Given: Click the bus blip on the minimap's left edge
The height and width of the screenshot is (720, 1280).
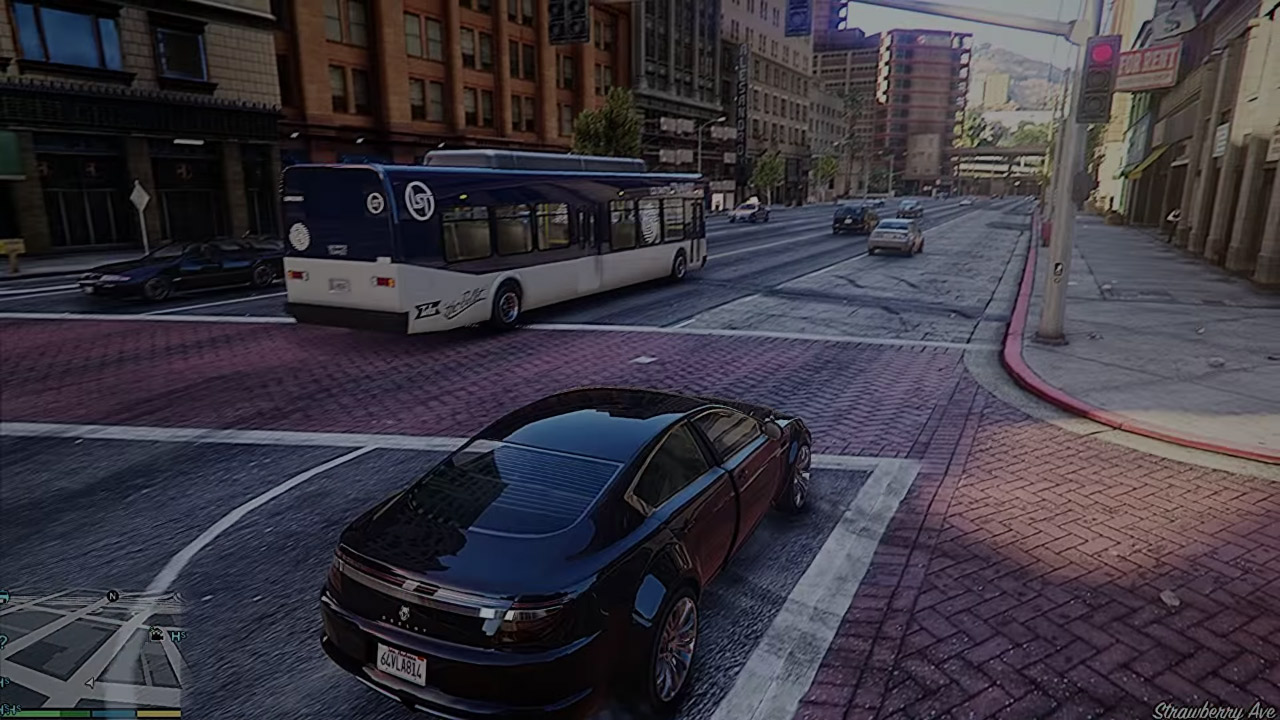Looking at the screenshot, I should coord(4,596).
